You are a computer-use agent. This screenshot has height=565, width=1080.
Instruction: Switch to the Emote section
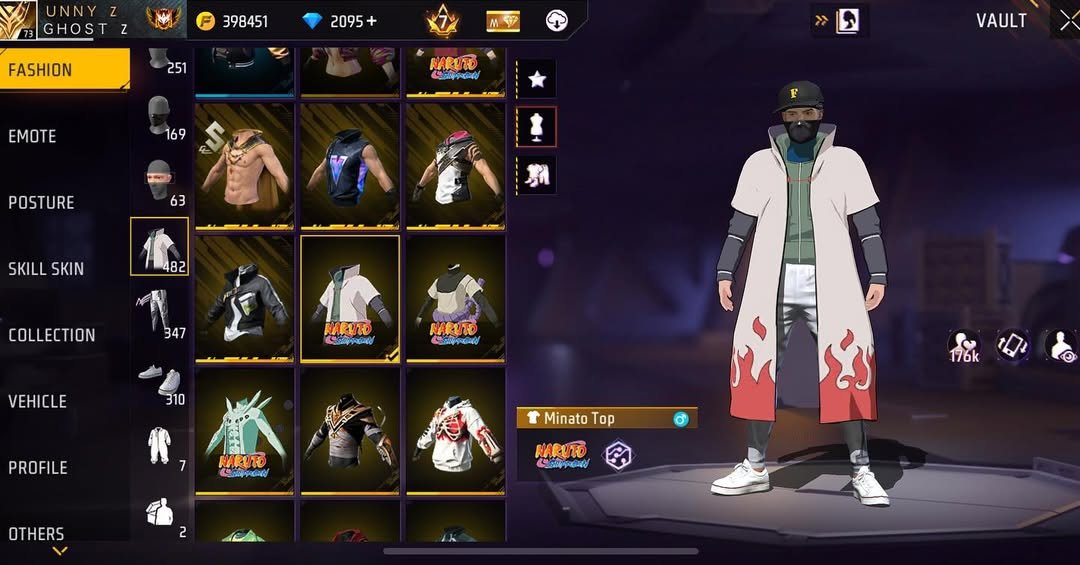click(x=33, y=136)
